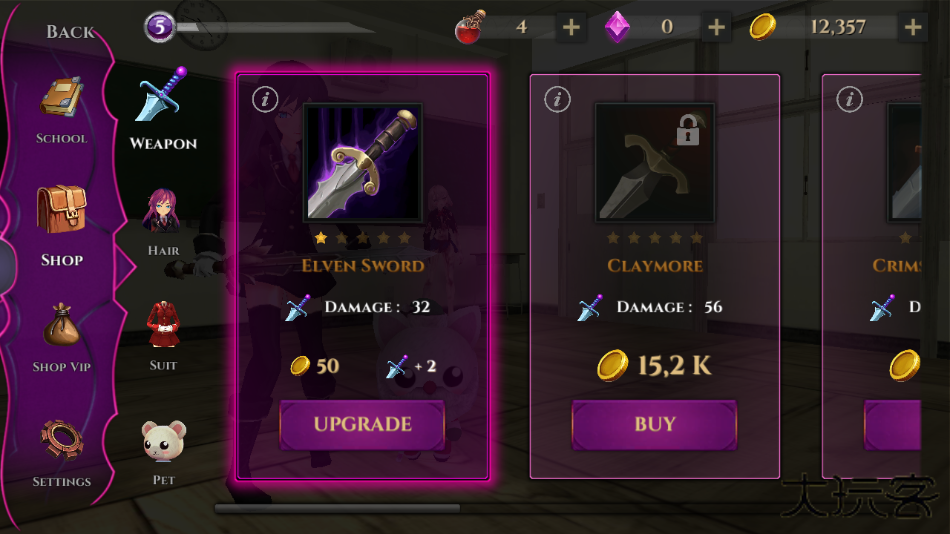The height and width of the screenshot is (534, 950).
Task: Show info for the Elven Sword
Action: (x=265, y=99)
